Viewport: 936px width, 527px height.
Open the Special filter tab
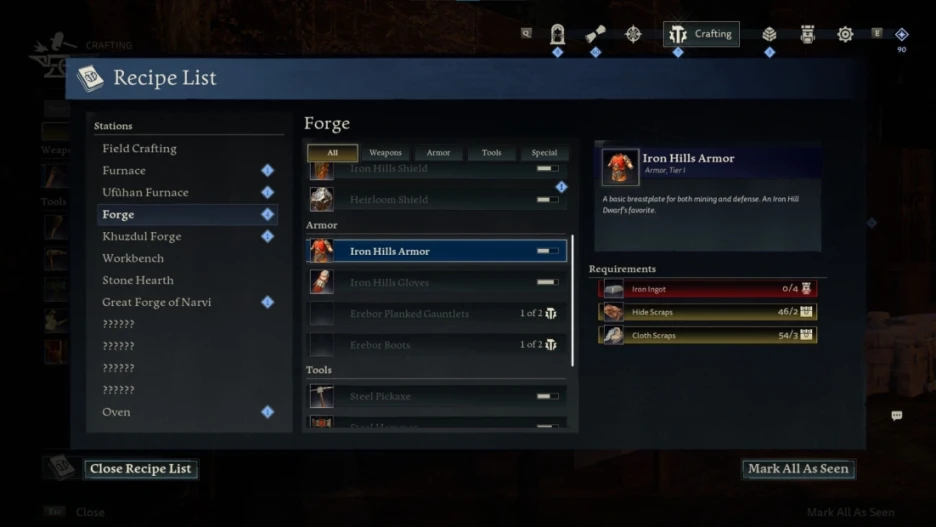544,153
